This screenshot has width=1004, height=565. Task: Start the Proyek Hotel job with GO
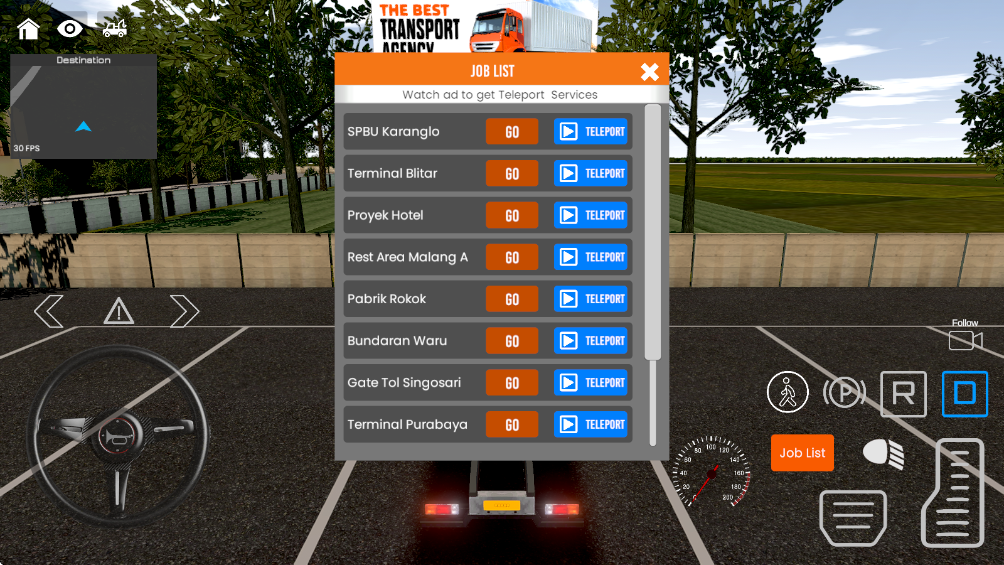point(512,216)
